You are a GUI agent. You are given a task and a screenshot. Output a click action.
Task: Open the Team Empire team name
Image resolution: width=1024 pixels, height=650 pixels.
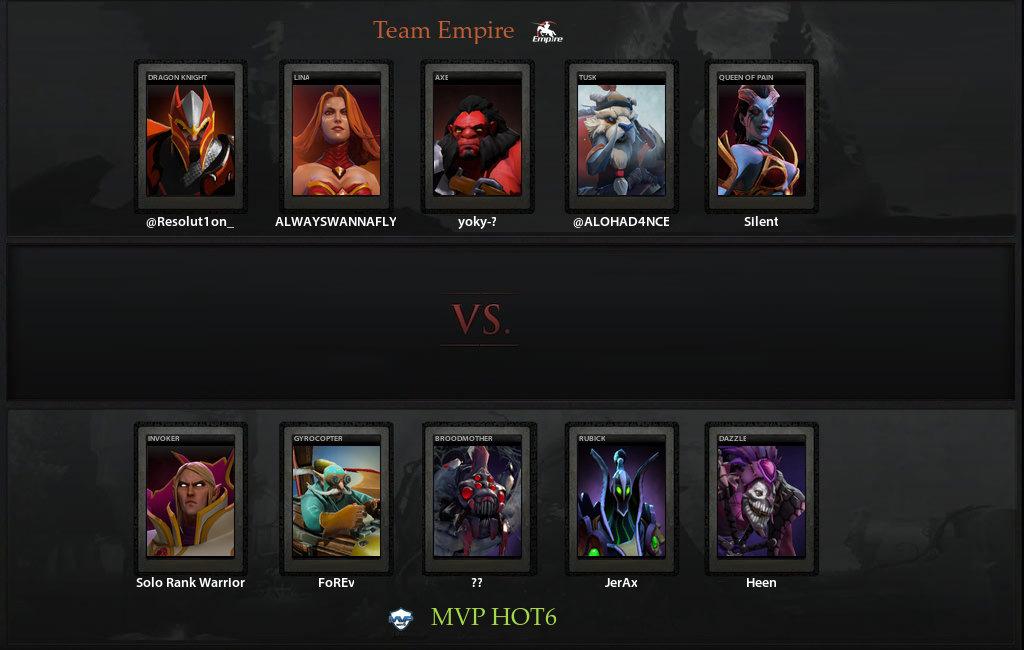[x=443, y=31]
